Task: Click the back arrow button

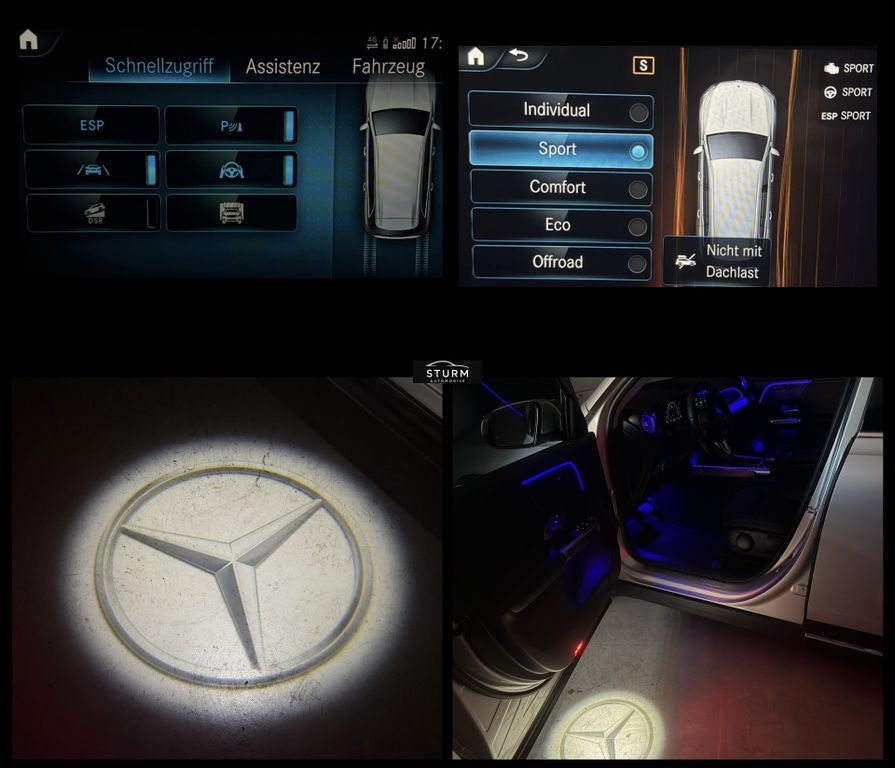Action: click(x=519, y=56)
